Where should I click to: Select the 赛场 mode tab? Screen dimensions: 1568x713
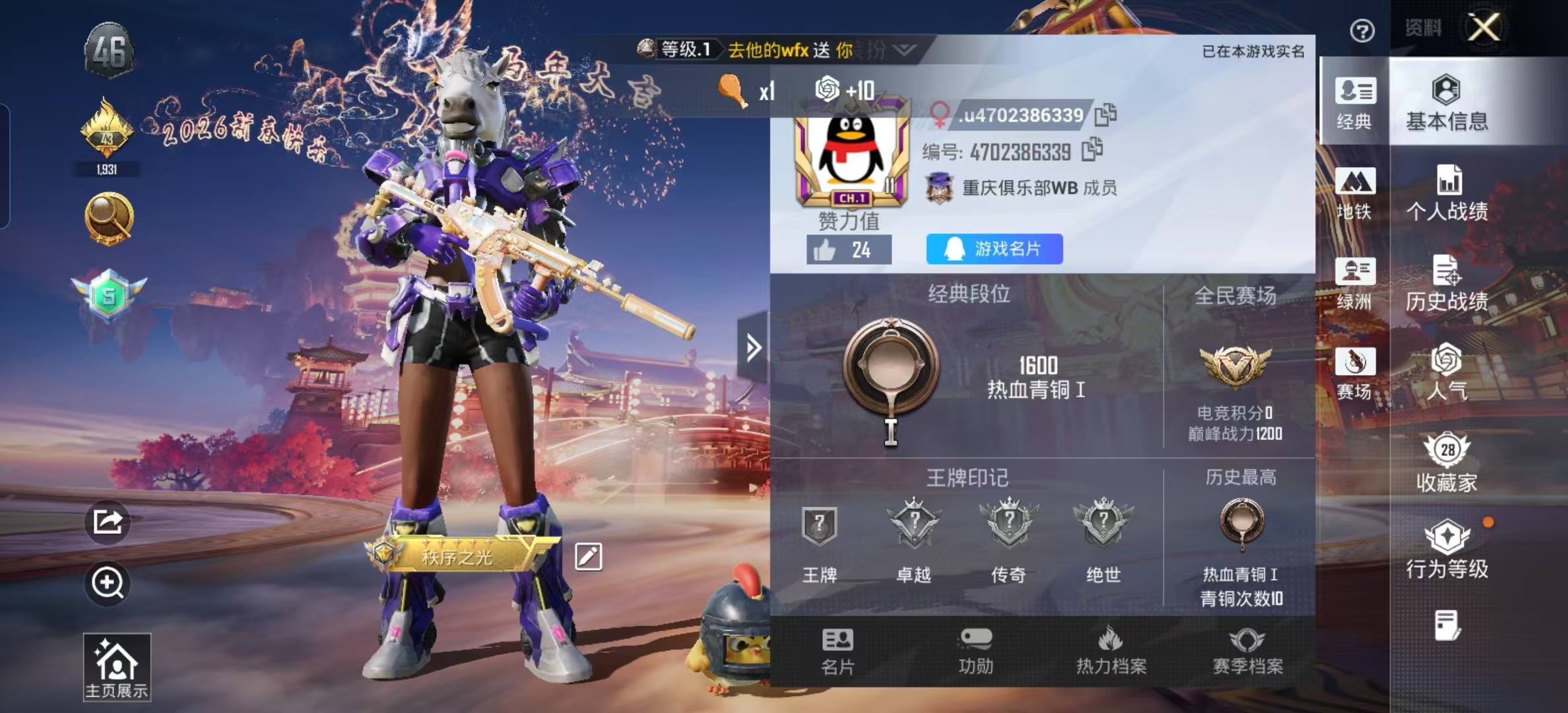tap(1354, 373)
